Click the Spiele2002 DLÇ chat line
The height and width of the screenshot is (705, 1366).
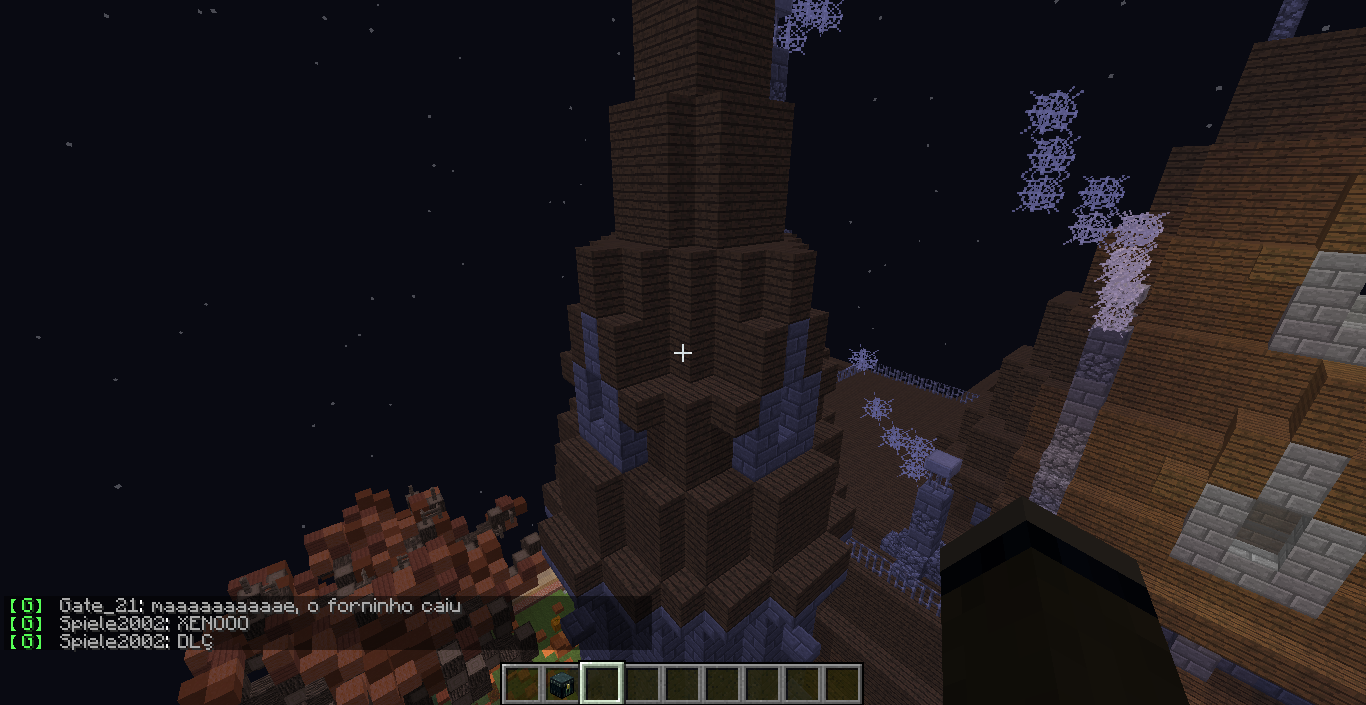[x=136, y=641]
